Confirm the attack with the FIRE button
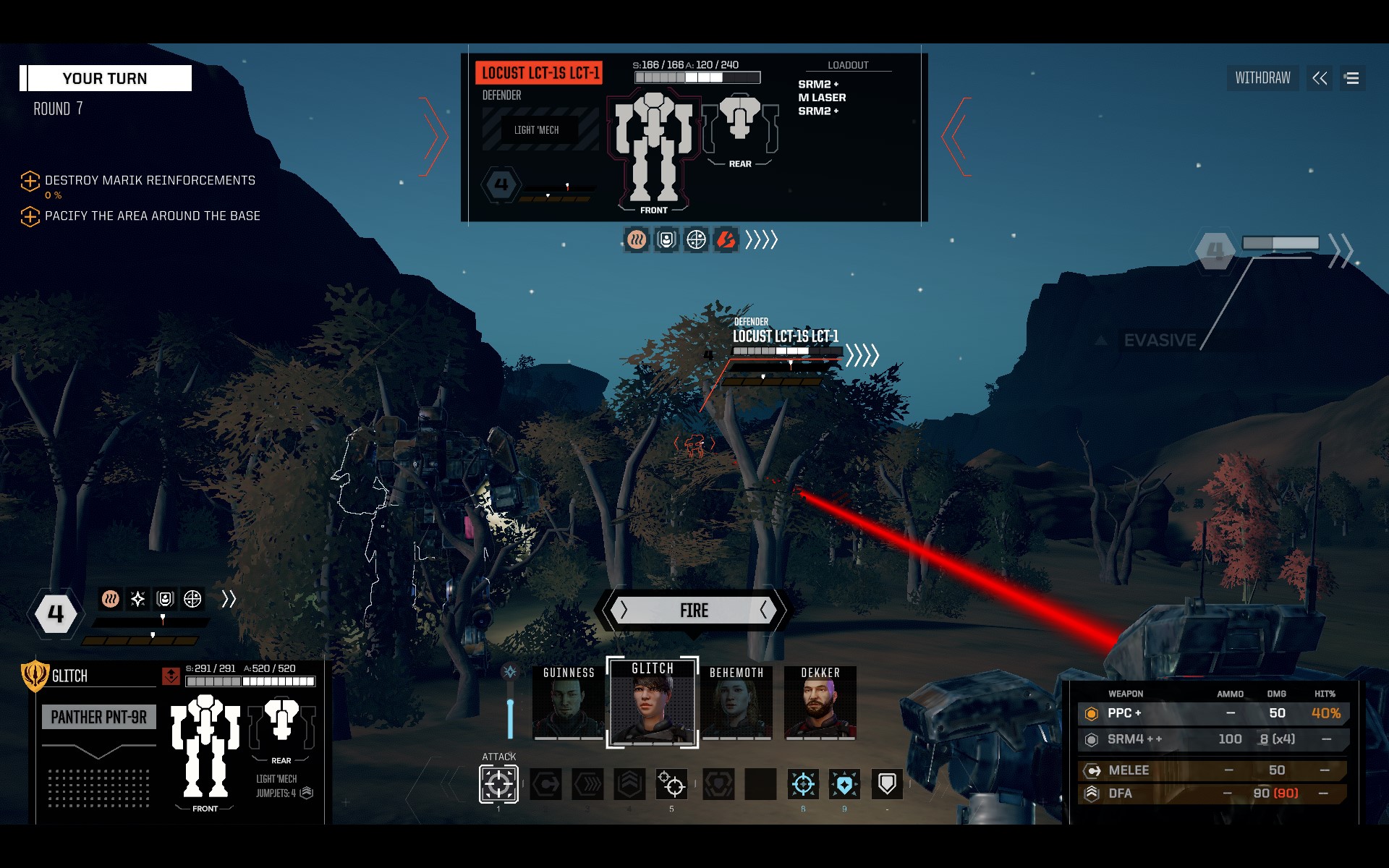 693,610
